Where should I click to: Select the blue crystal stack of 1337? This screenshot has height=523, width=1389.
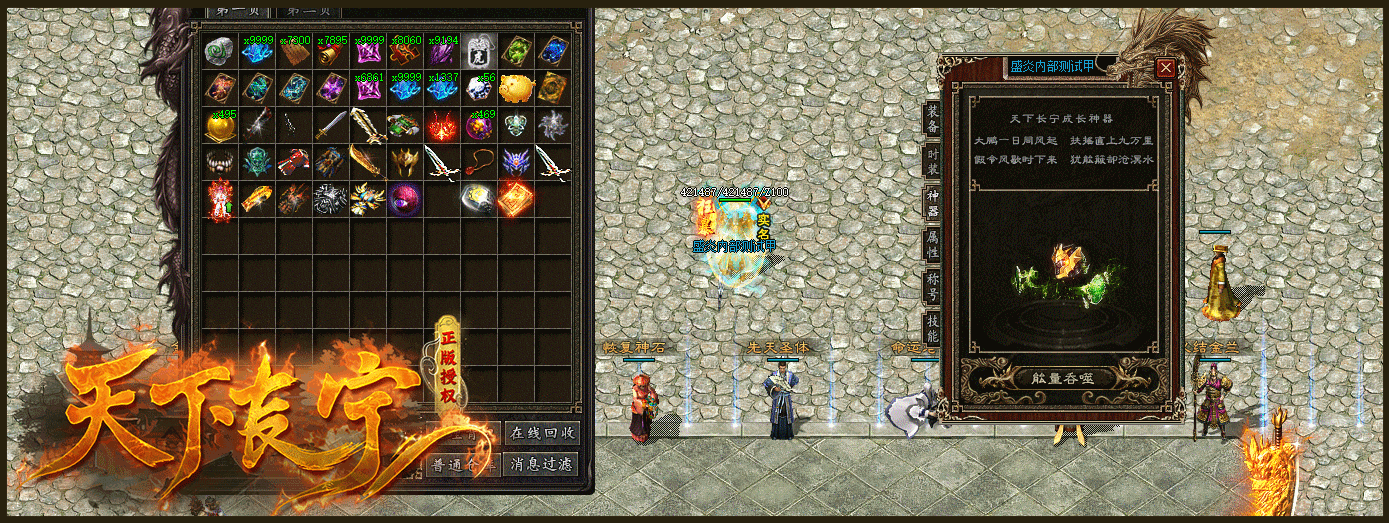(441, 88)
